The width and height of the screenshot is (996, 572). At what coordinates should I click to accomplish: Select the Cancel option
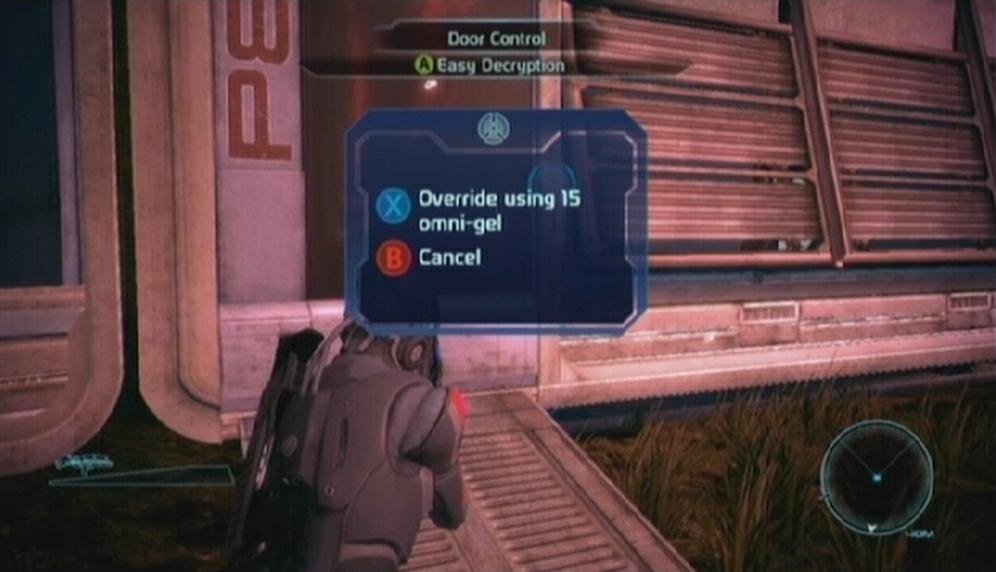pos(449,258)
